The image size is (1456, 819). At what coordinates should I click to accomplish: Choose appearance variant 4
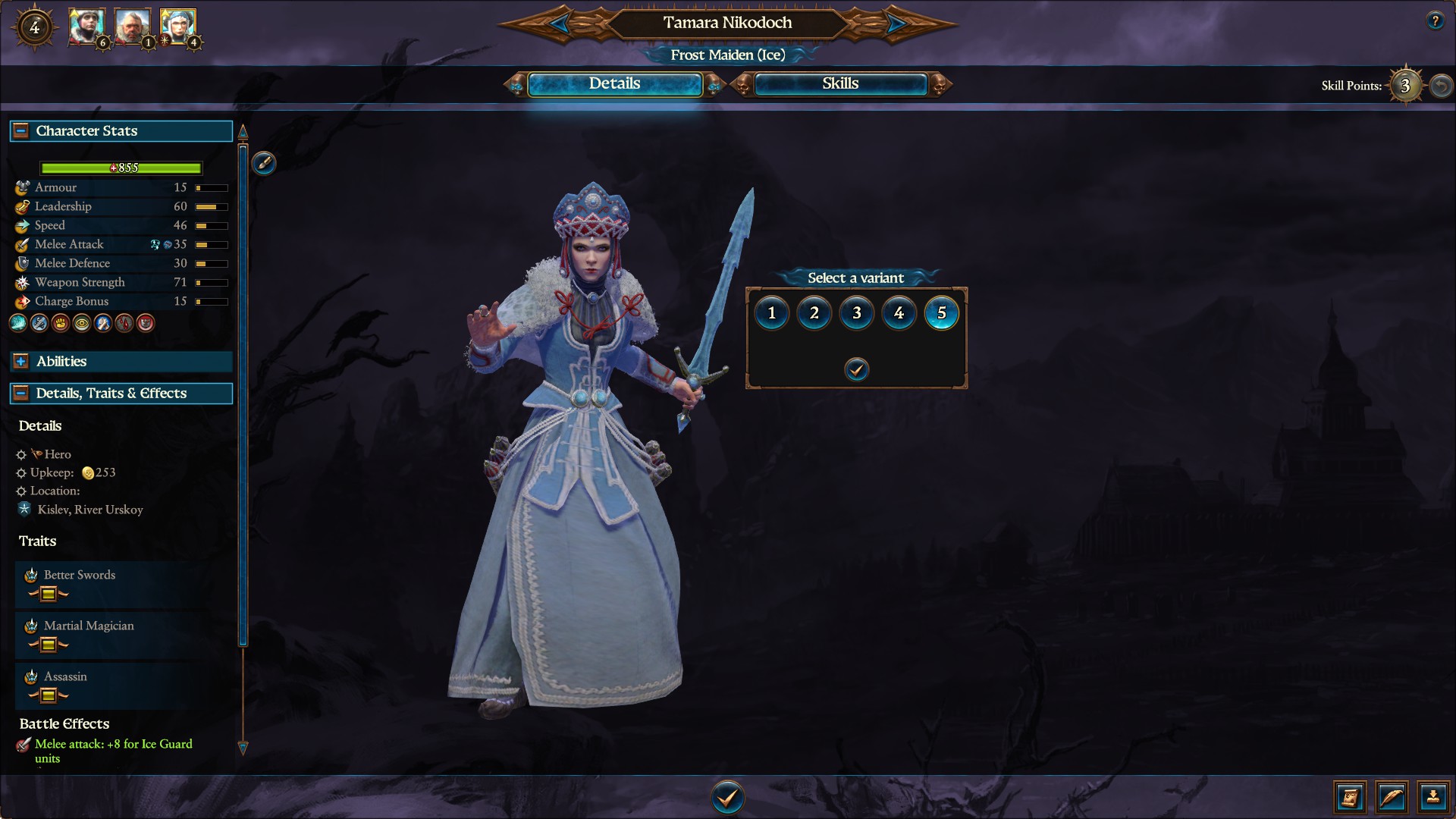coord(899,313)
